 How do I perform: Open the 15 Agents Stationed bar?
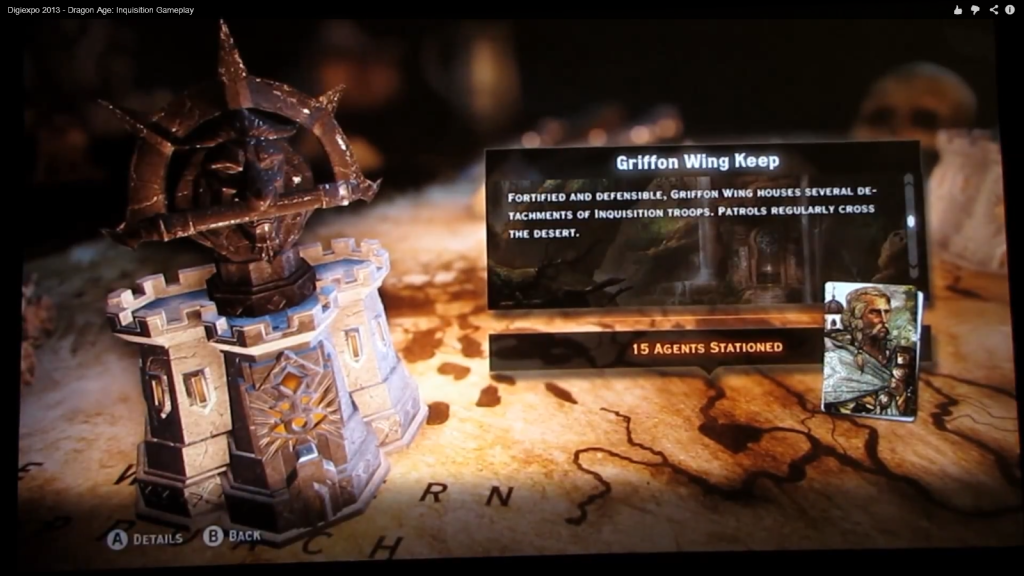point(706,348)
